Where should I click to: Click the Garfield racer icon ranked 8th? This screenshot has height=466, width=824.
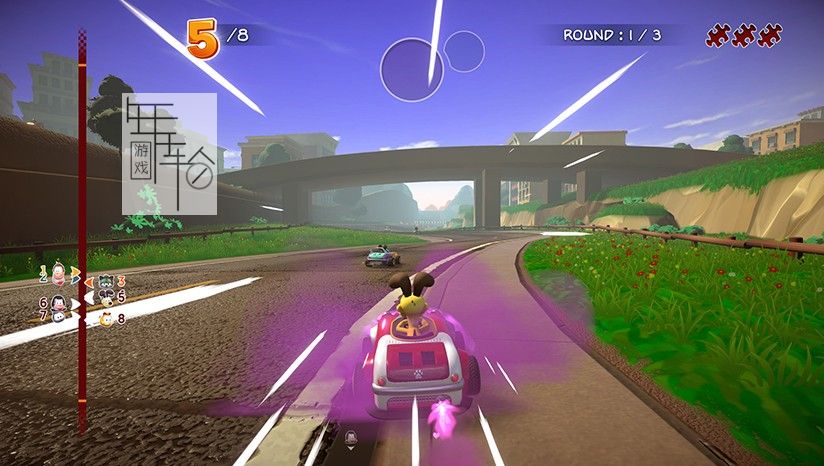(105, 319)
